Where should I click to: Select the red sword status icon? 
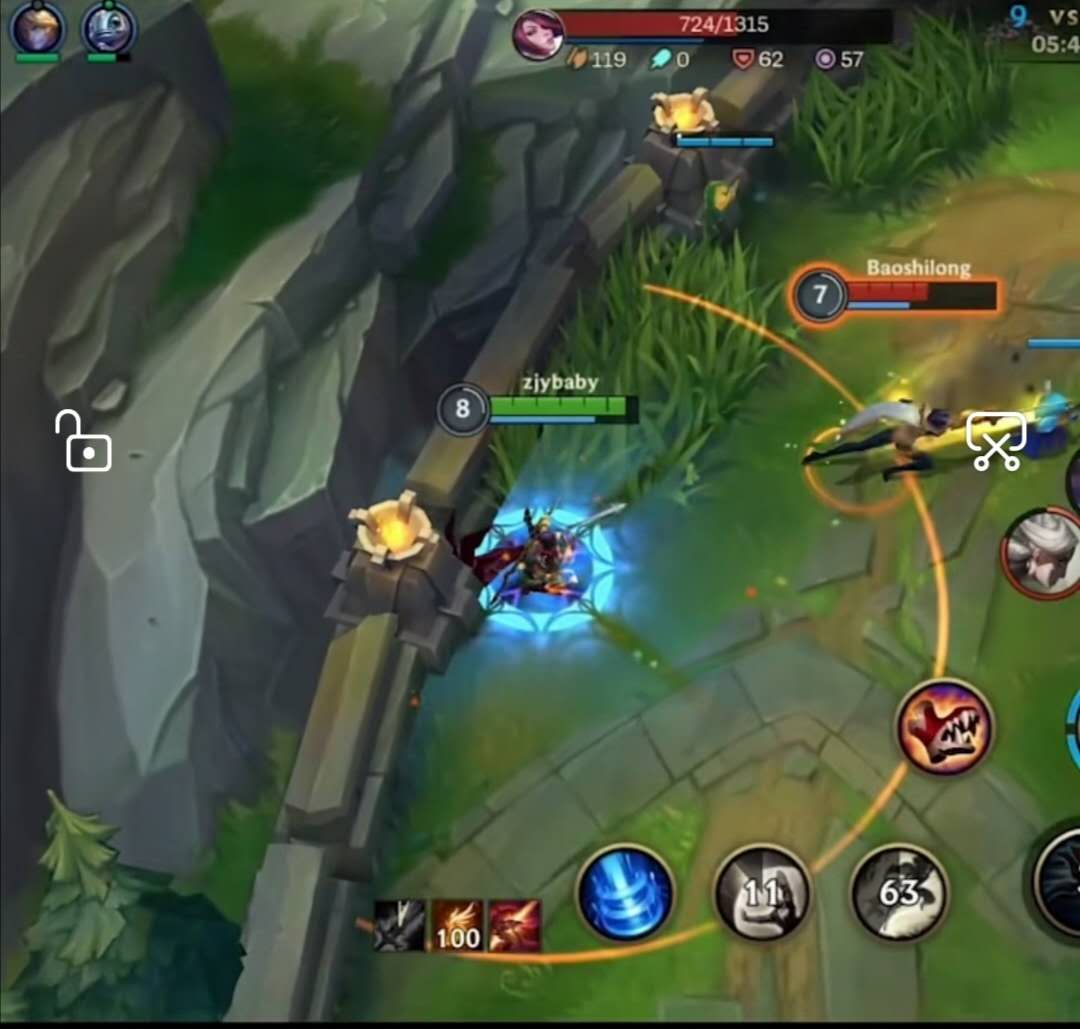click(515, 925)
